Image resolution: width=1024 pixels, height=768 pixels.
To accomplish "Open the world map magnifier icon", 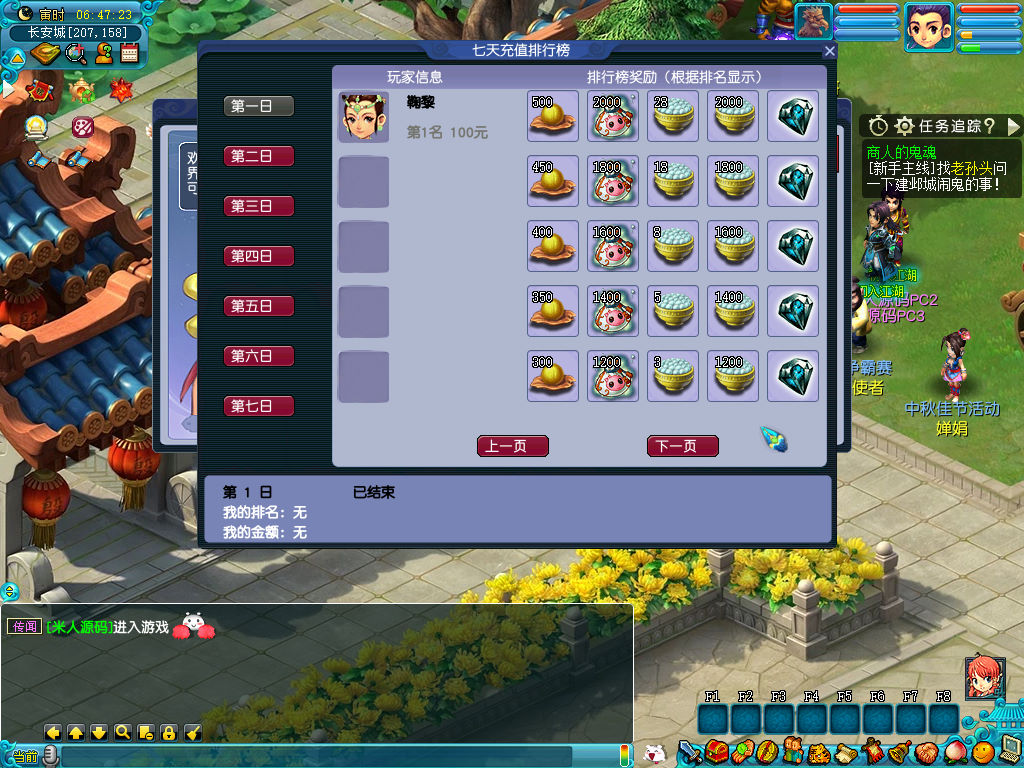I will click(76, 54).
